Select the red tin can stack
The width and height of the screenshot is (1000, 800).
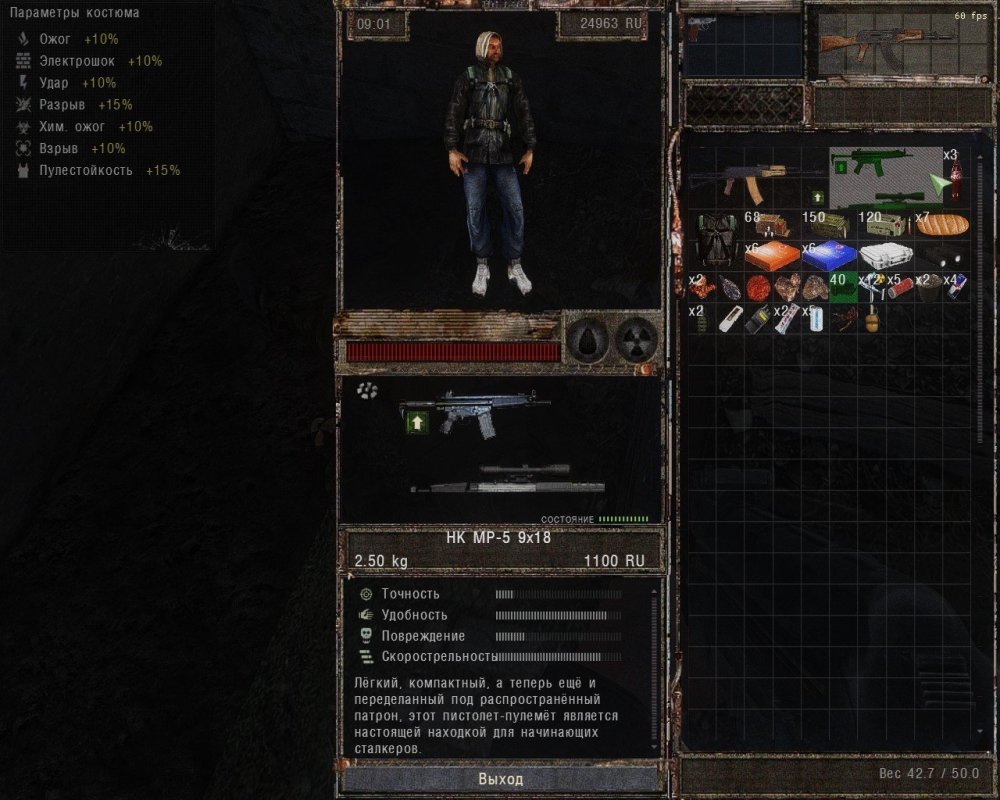click(x=900, y=287)
